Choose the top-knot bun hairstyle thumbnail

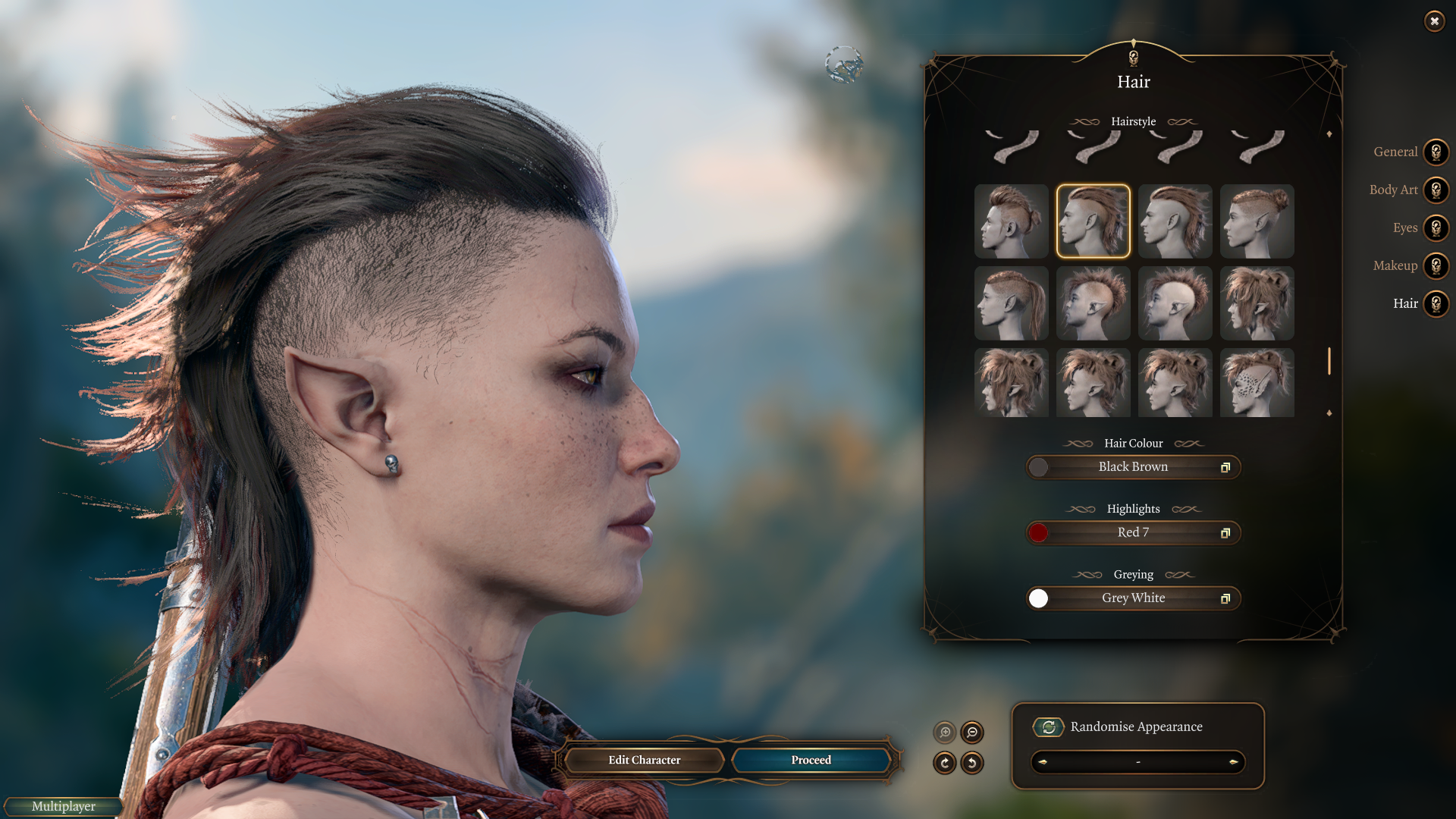pyautogui.click(x=1257, y=221)
